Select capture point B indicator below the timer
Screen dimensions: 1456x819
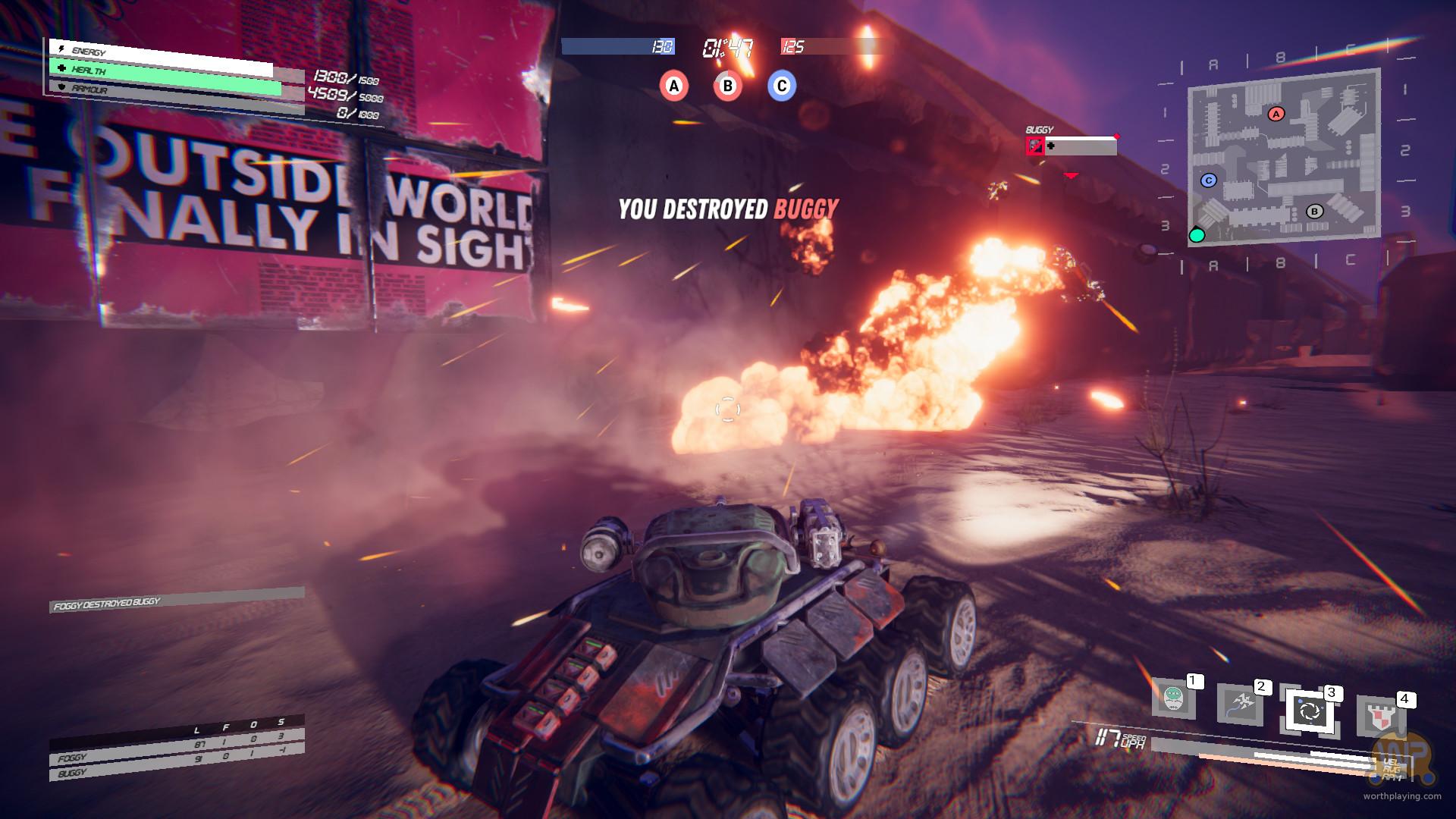pyautogui.click(x=727, y=86)
